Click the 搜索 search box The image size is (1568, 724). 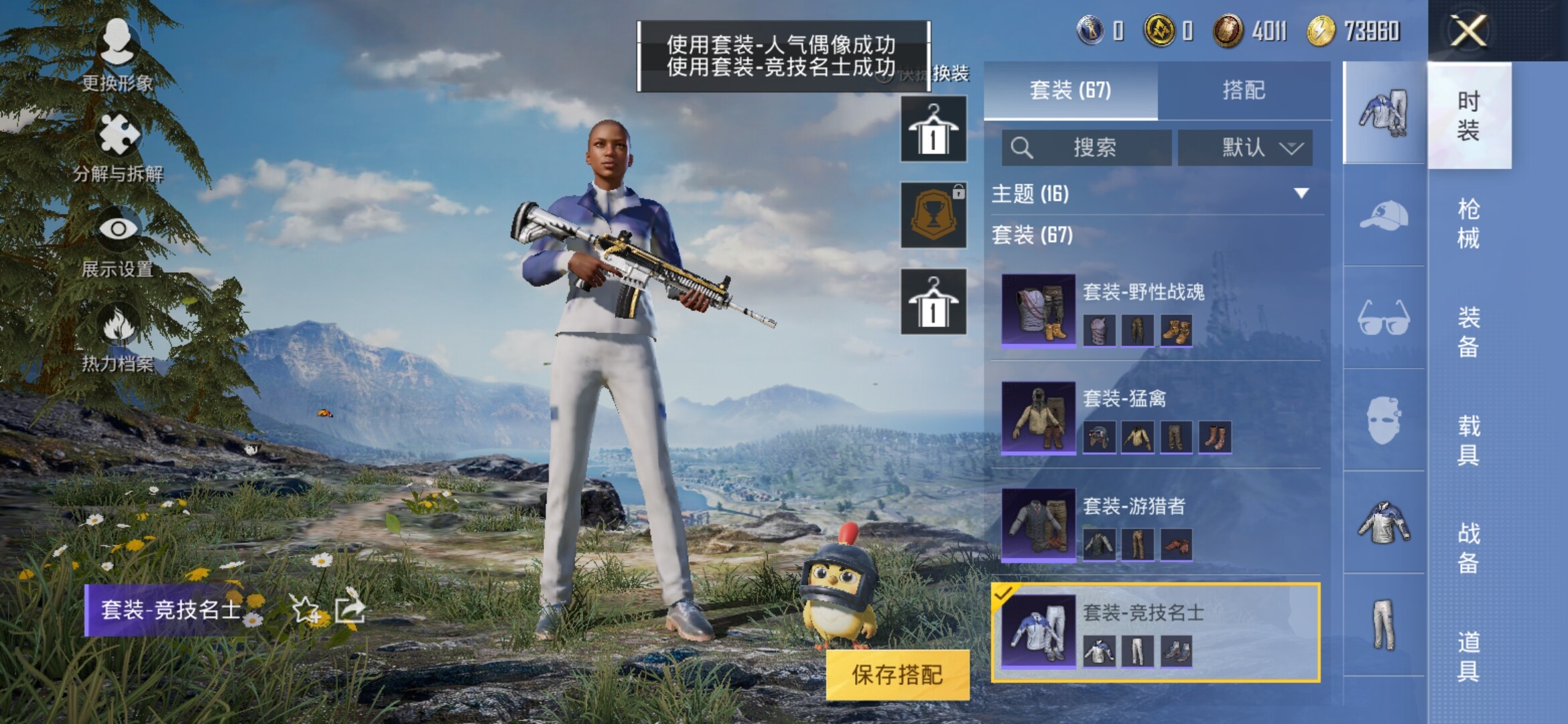pyautogui.click(x=1087, y=147)
